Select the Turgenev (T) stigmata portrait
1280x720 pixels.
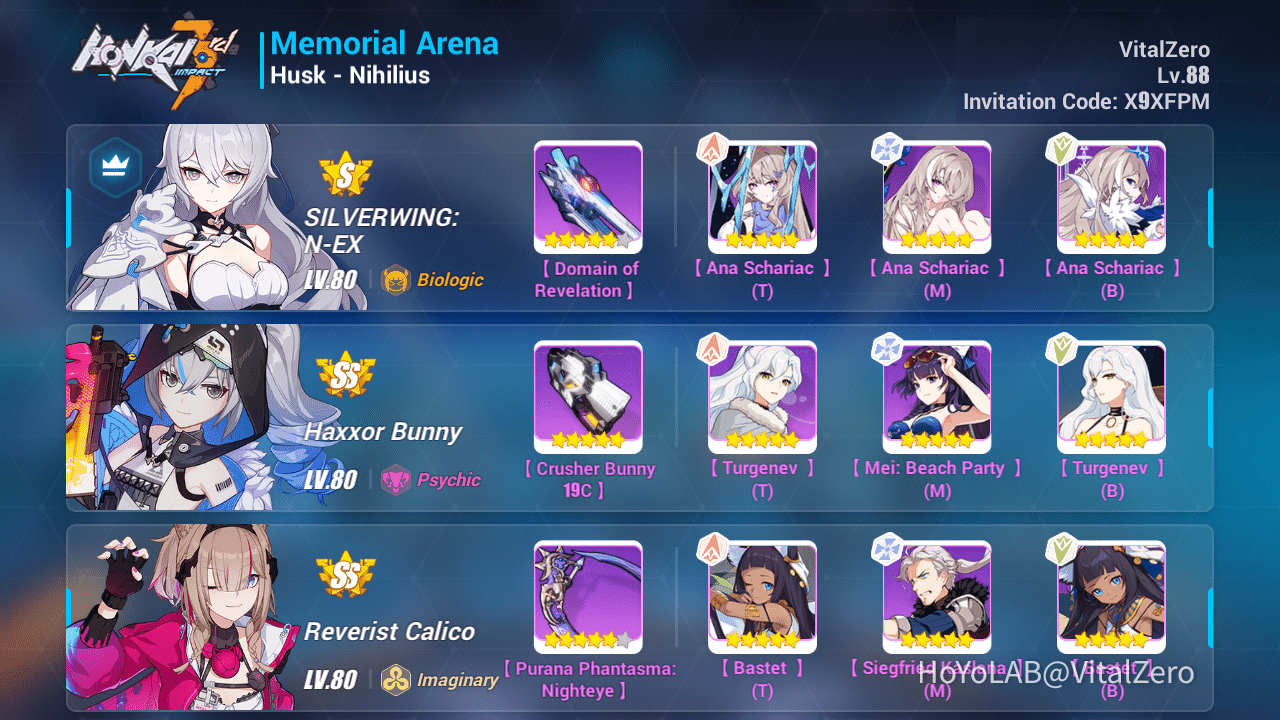coord(762,397)
